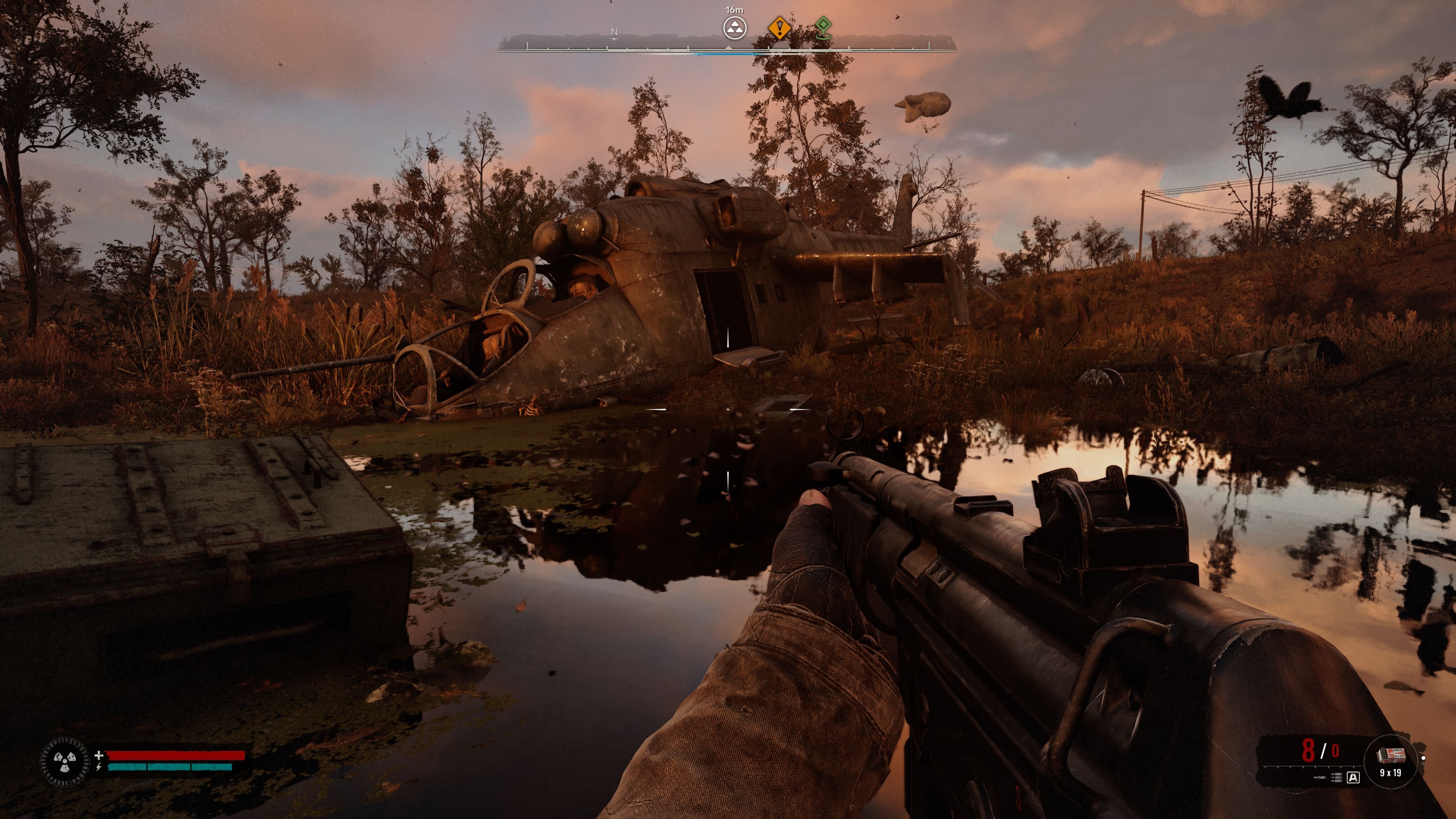The image size is (1456, 819).
Task: Click the health cross icon
Action: [99, 755]
